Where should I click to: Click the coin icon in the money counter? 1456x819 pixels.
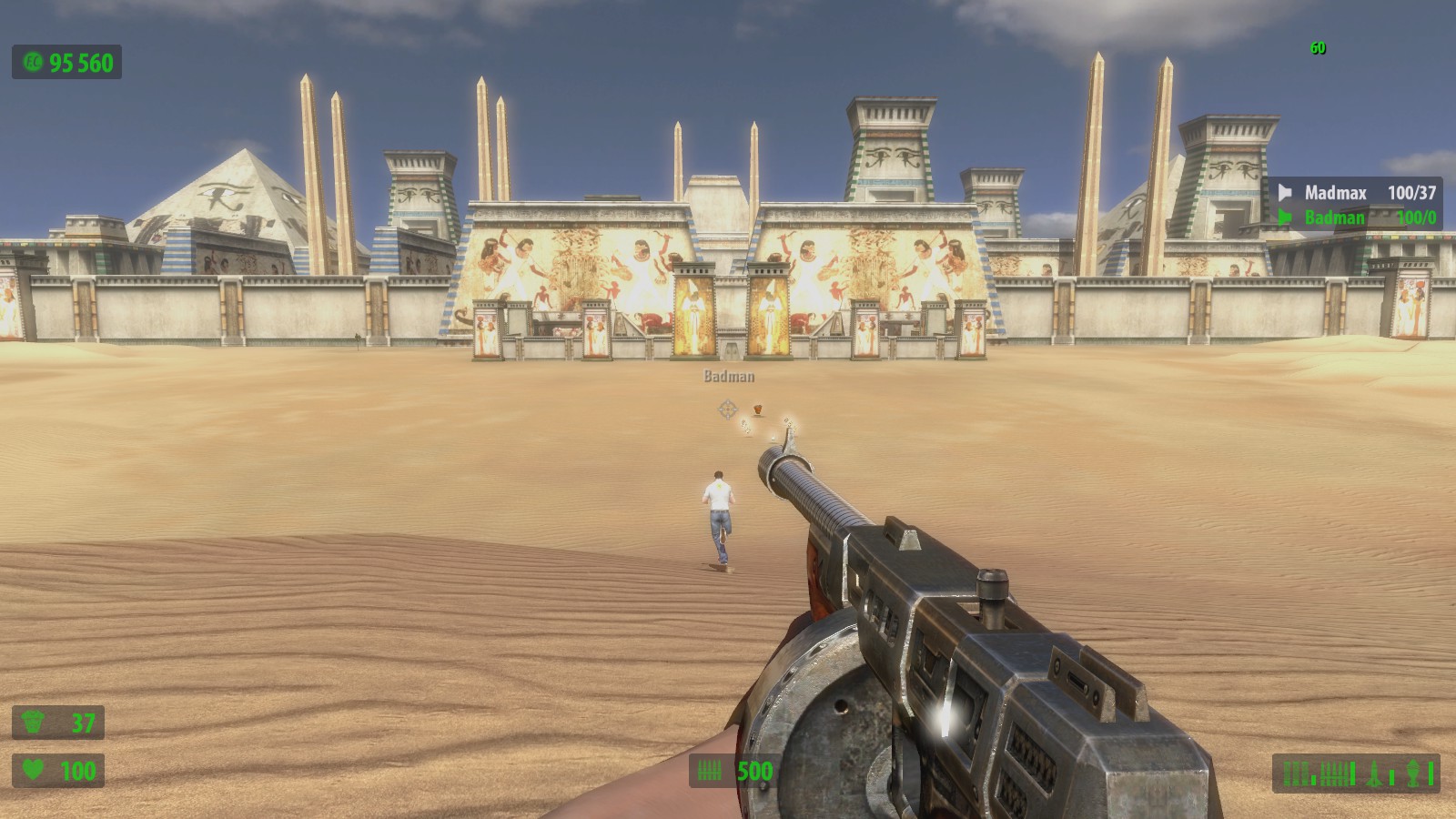tap(32, 64)
